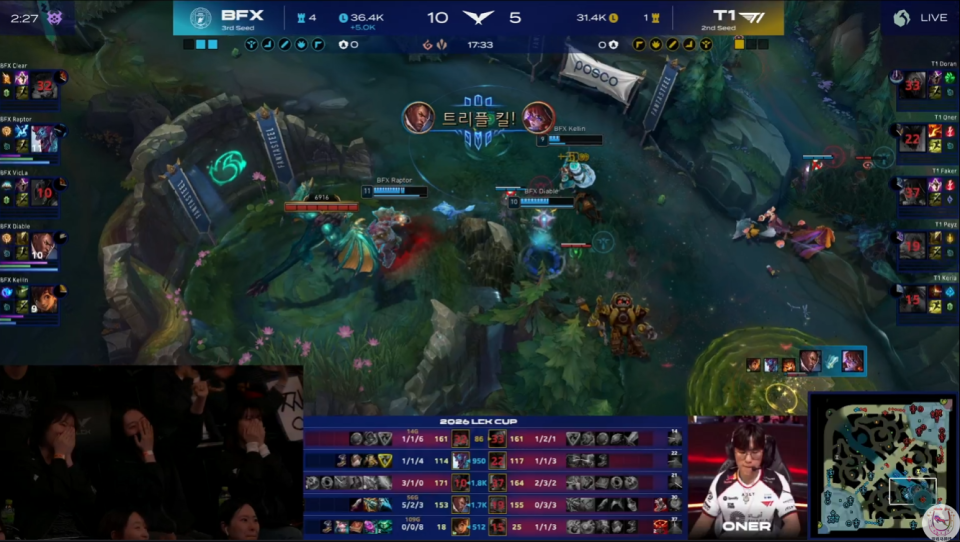
Task: Select T1 Keria's player panel
Action: [927, 298]
